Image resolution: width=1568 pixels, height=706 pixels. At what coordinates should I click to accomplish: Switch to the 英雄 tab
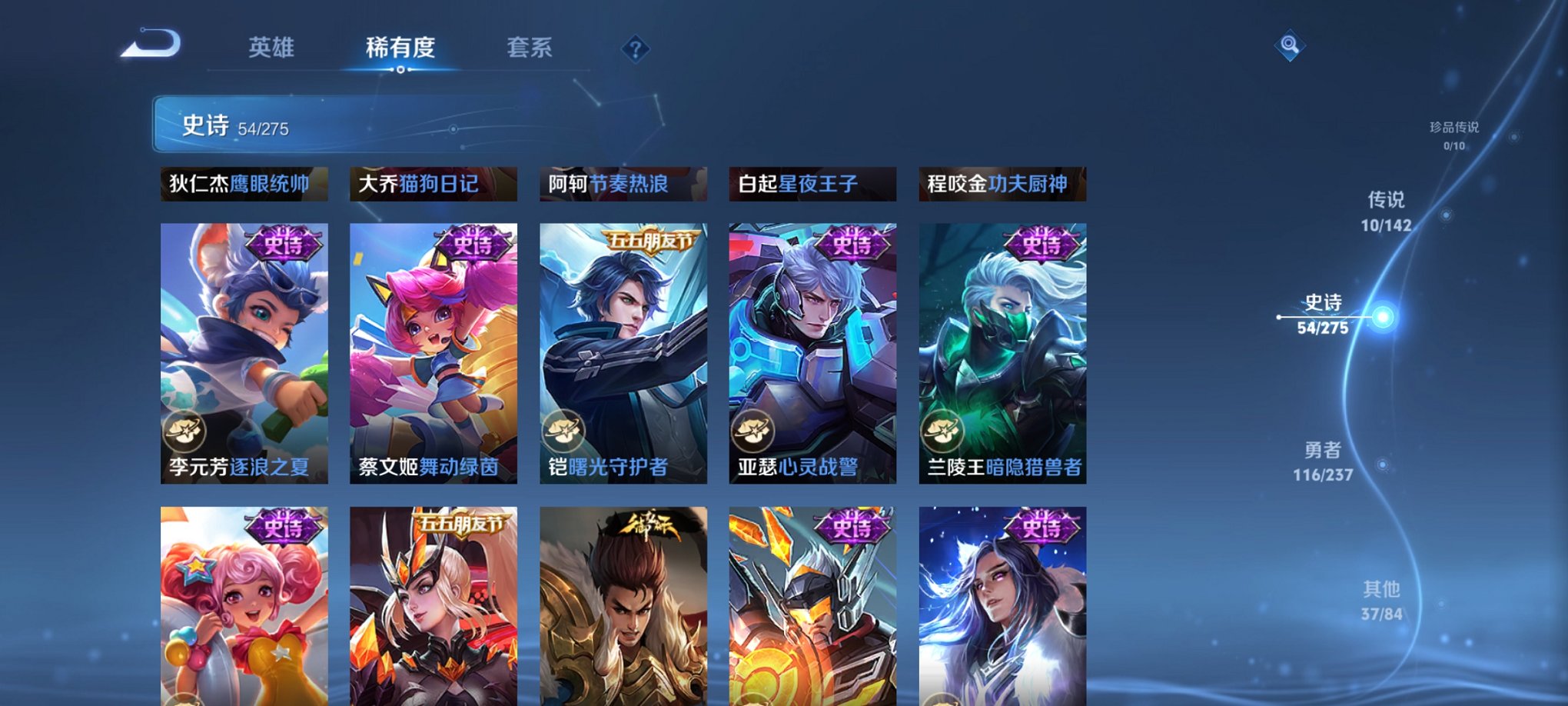click(273, 48)
